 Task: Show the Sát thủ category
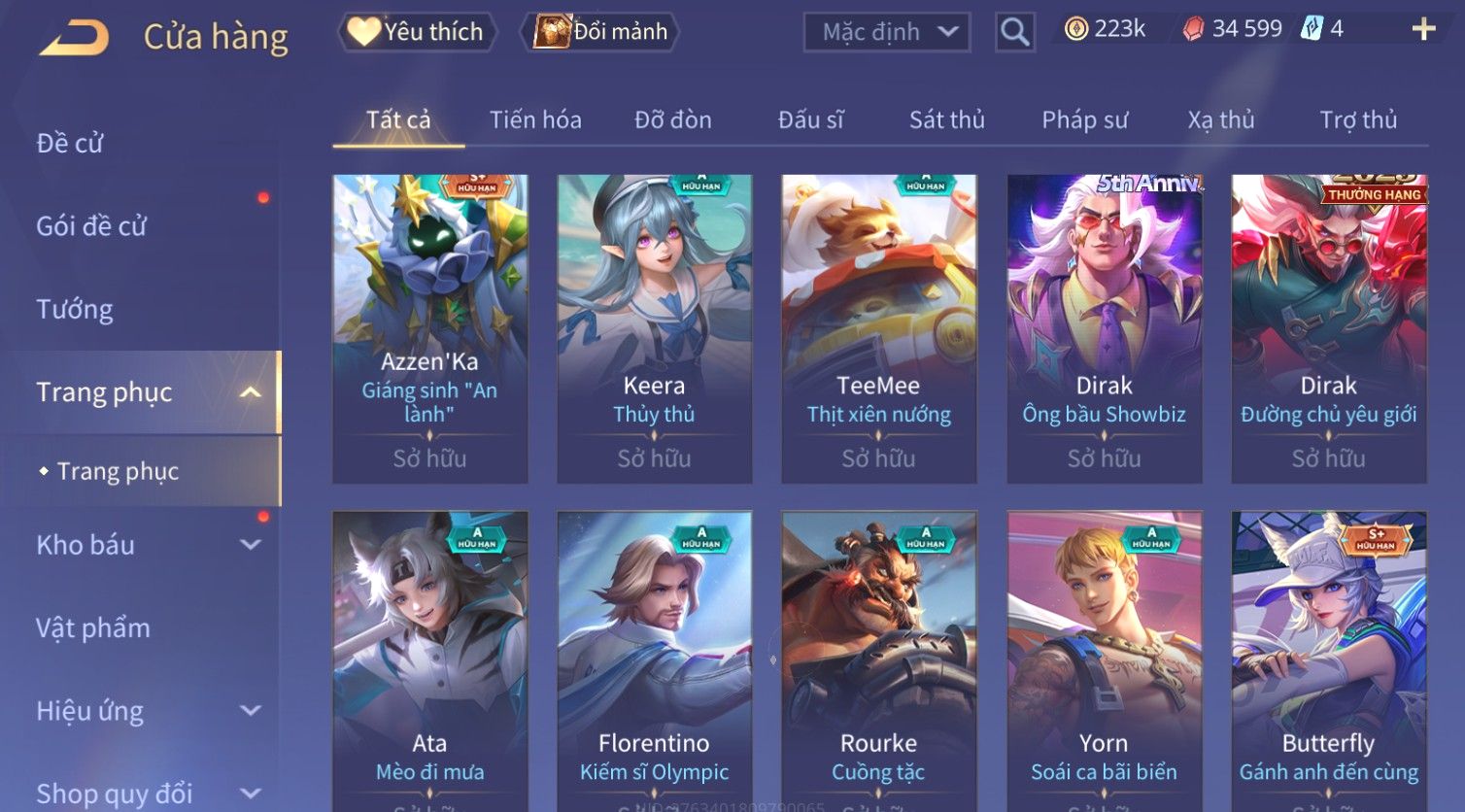click(946, 119)
